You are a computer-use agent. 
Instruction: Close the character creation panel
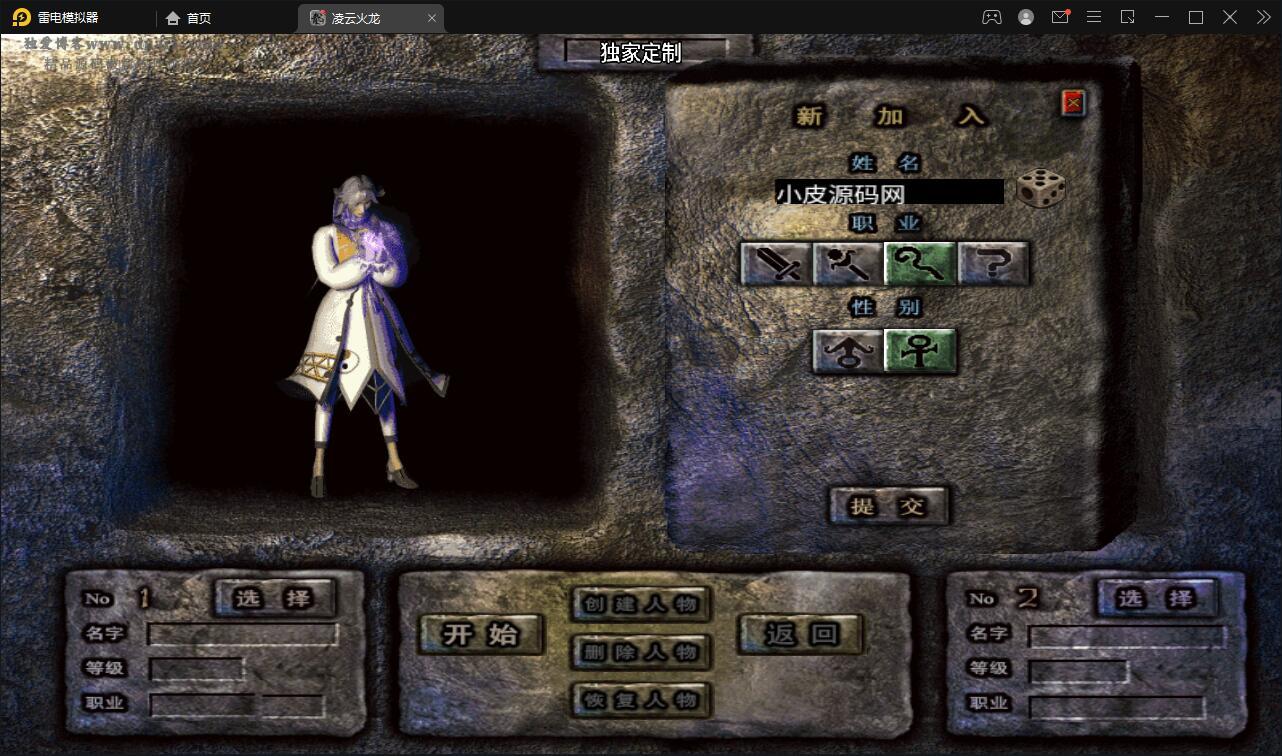coord(1071,102)
